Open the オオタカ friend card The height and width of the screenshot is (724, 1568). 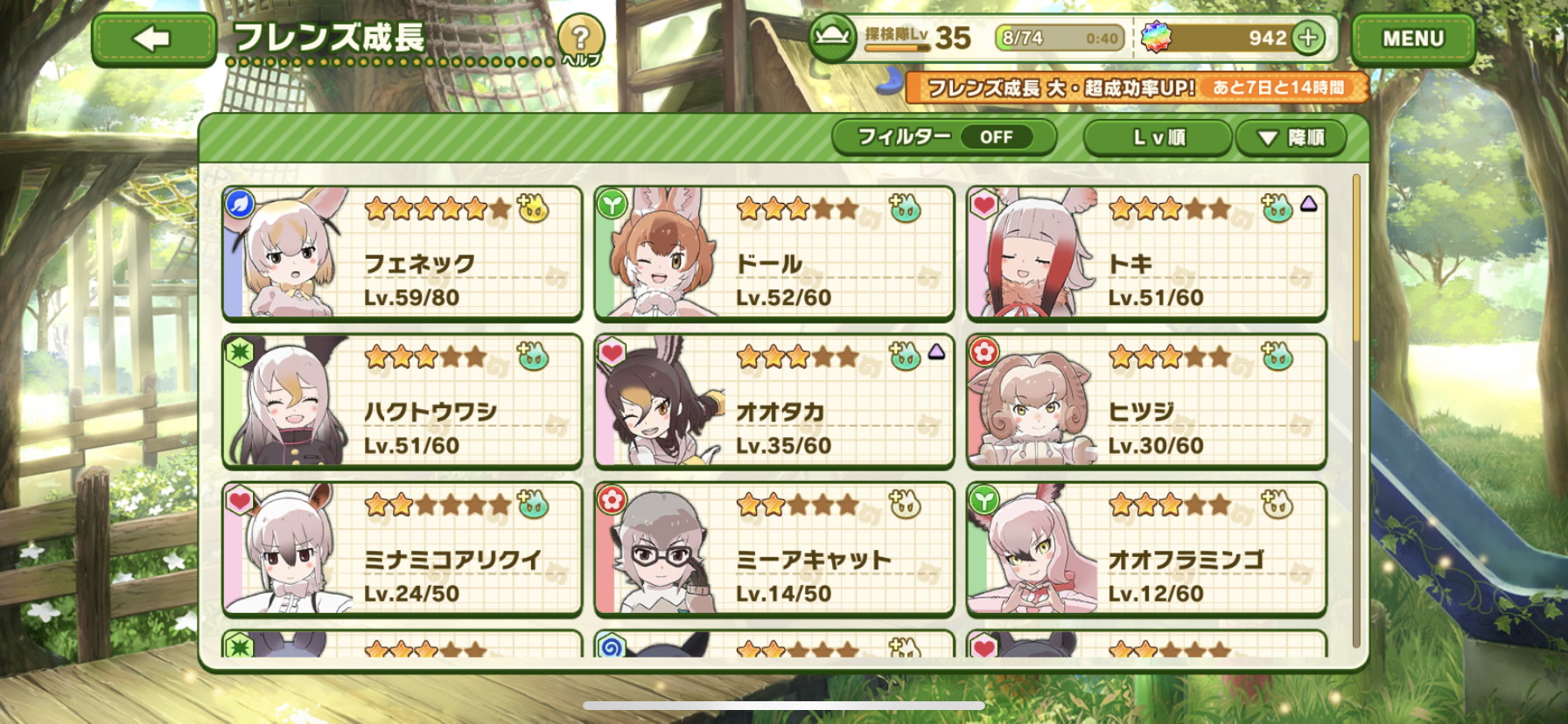tap(773, 401)
